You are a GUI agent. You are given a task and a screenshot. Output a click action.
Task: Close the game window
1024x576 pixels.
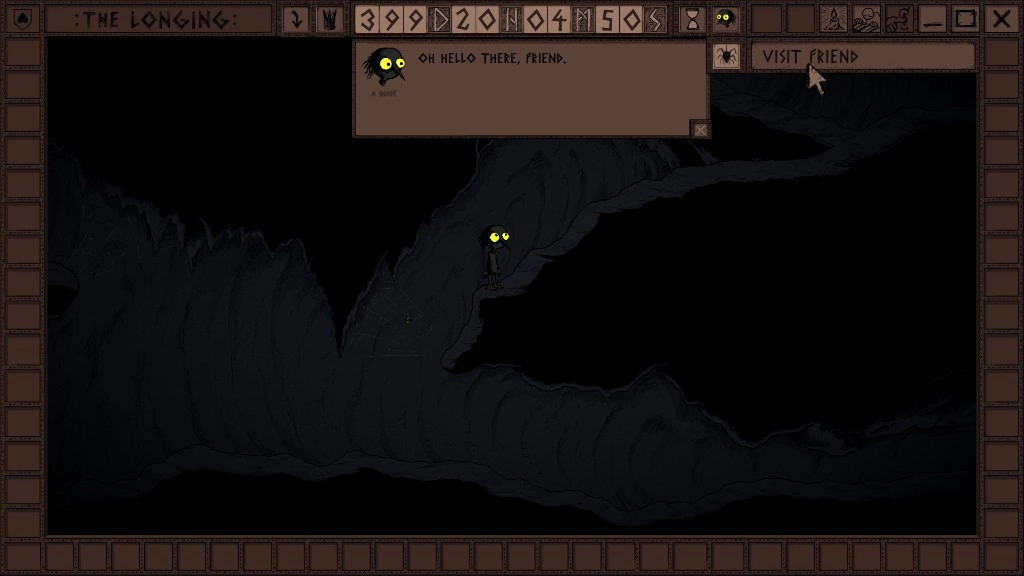tap(999, 19)
